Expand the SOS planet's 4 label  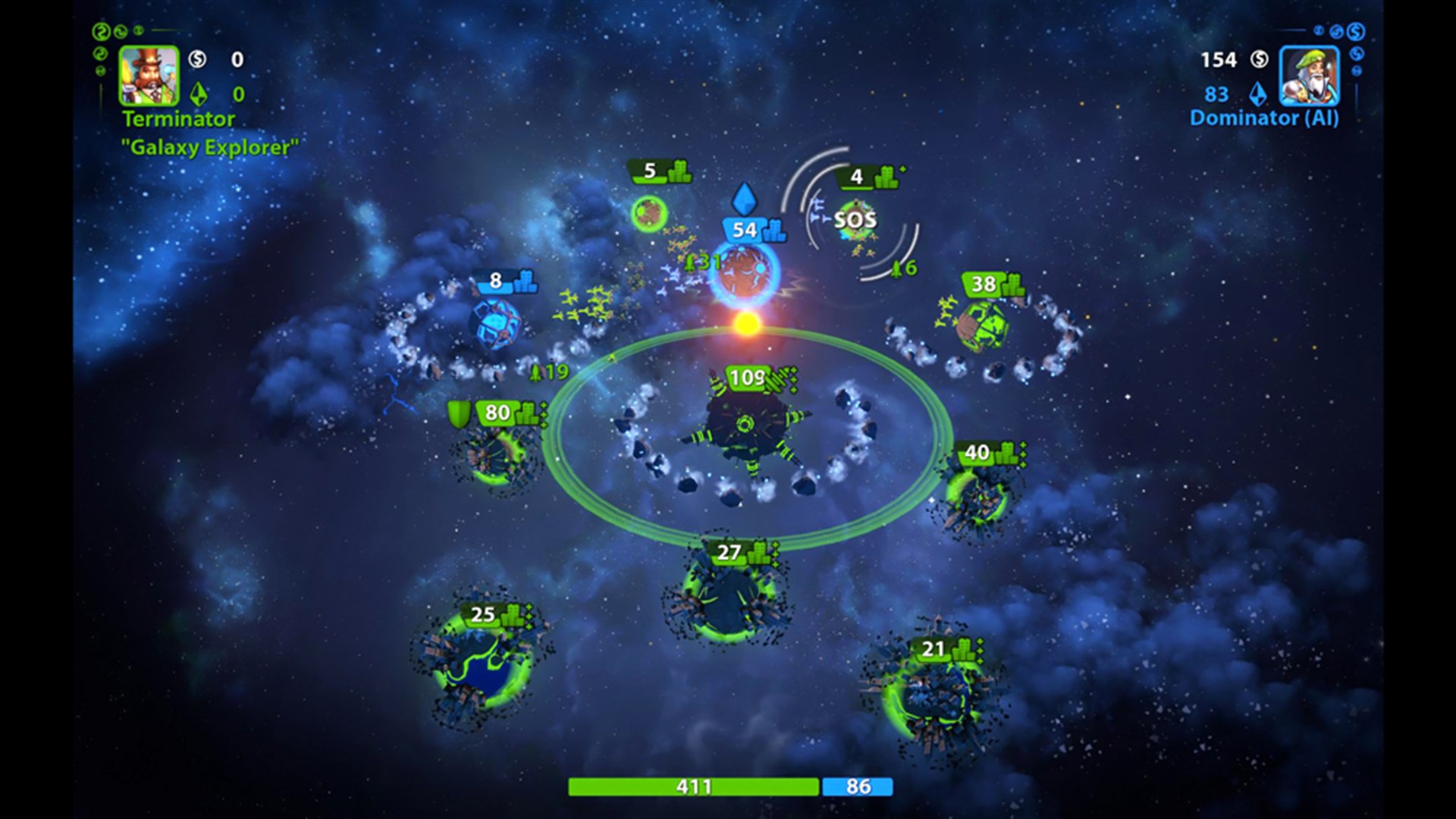858,176
